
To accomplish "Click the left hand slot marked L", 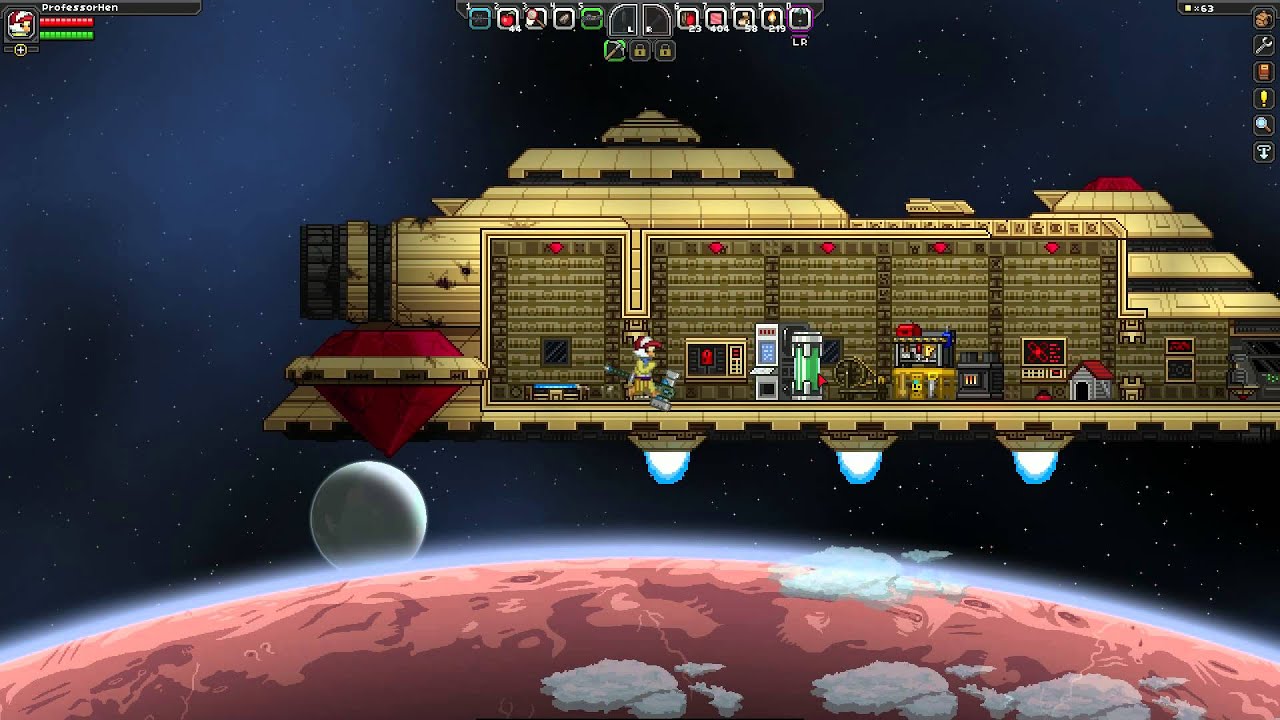I will [624, 20].
